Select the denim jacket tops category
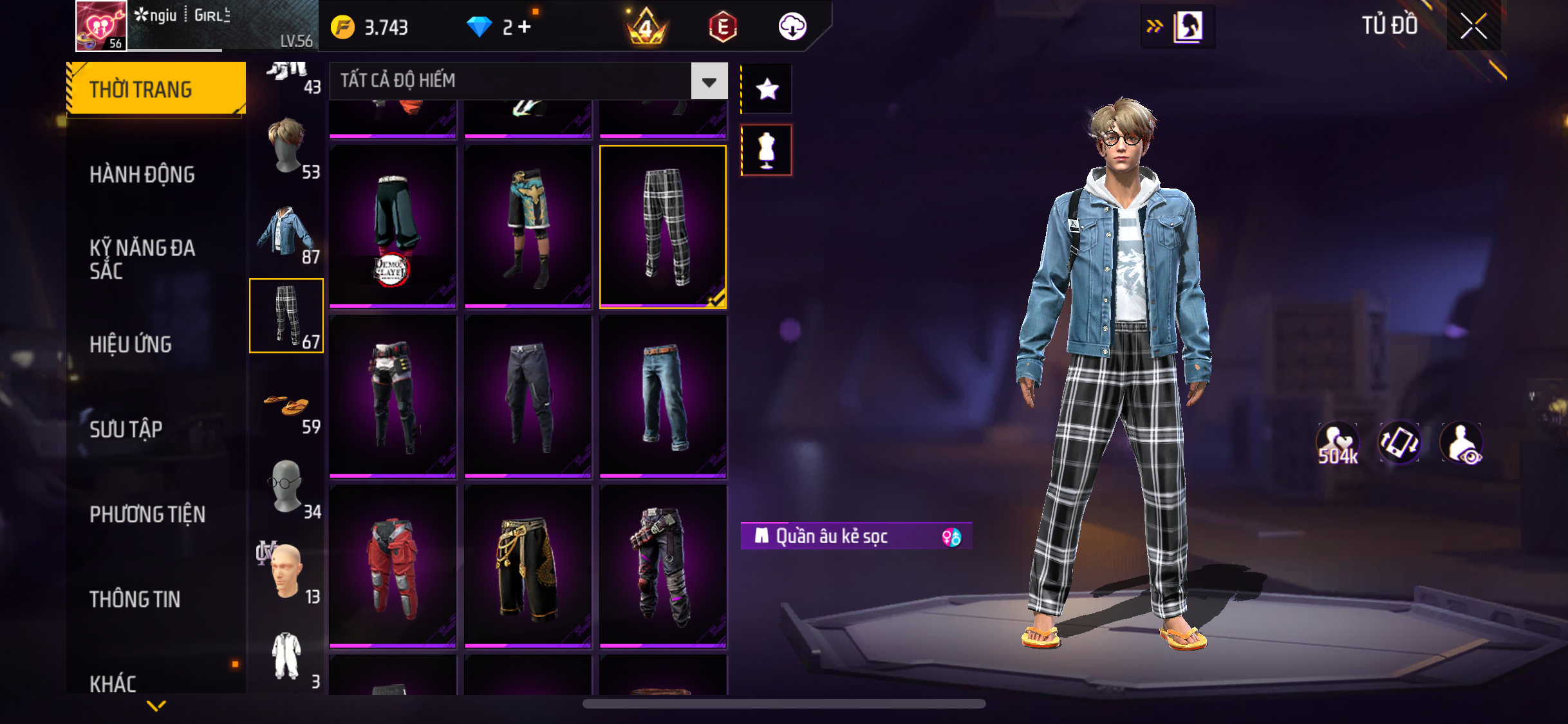 pos(287,232)
